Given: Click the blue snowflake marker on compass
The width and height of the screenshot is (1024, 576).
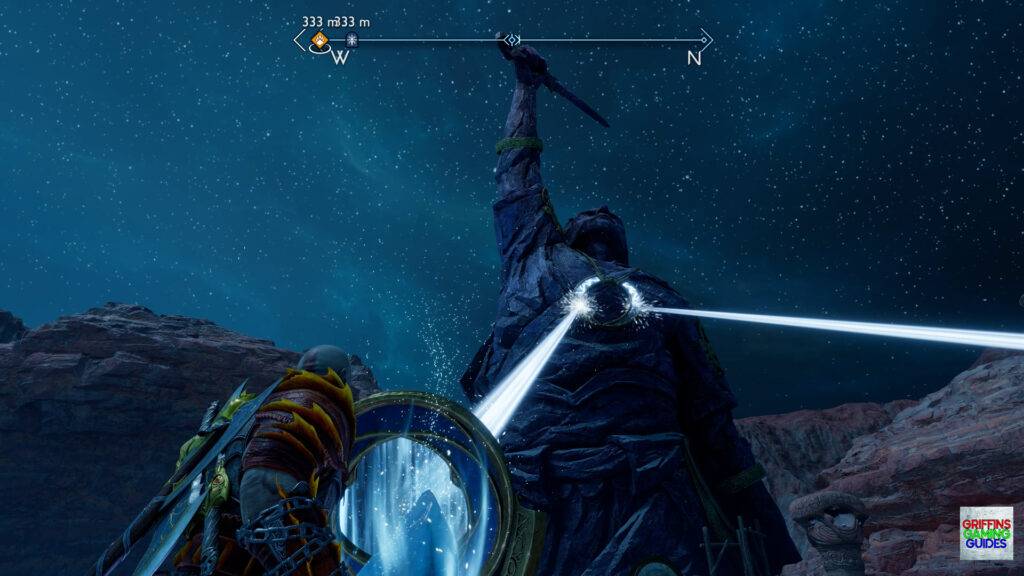Looking at the screenshot, I should coord(352,41).
